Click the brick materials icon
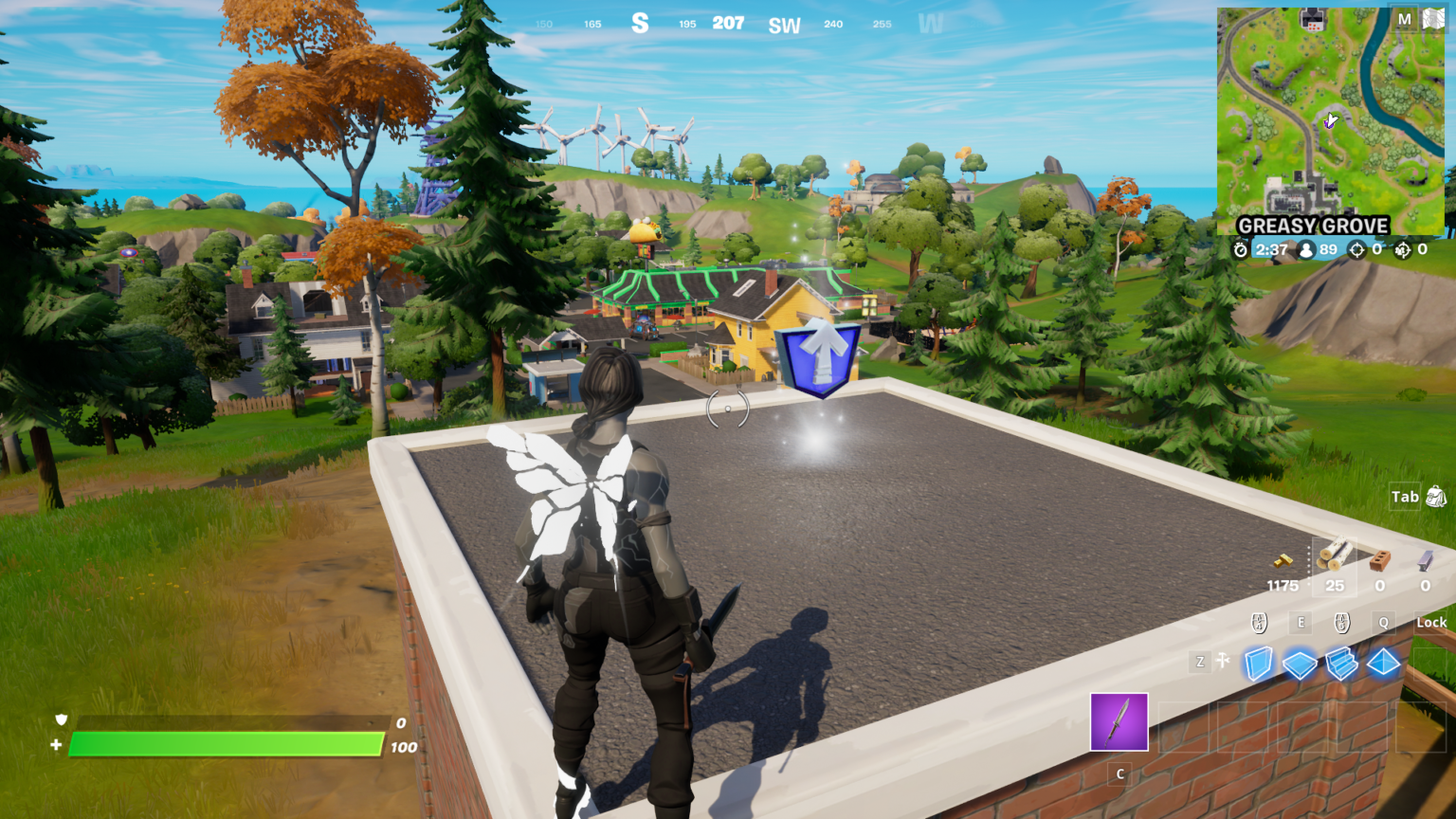Viewport: 1456px width, 819px height. click(1377, 561)
